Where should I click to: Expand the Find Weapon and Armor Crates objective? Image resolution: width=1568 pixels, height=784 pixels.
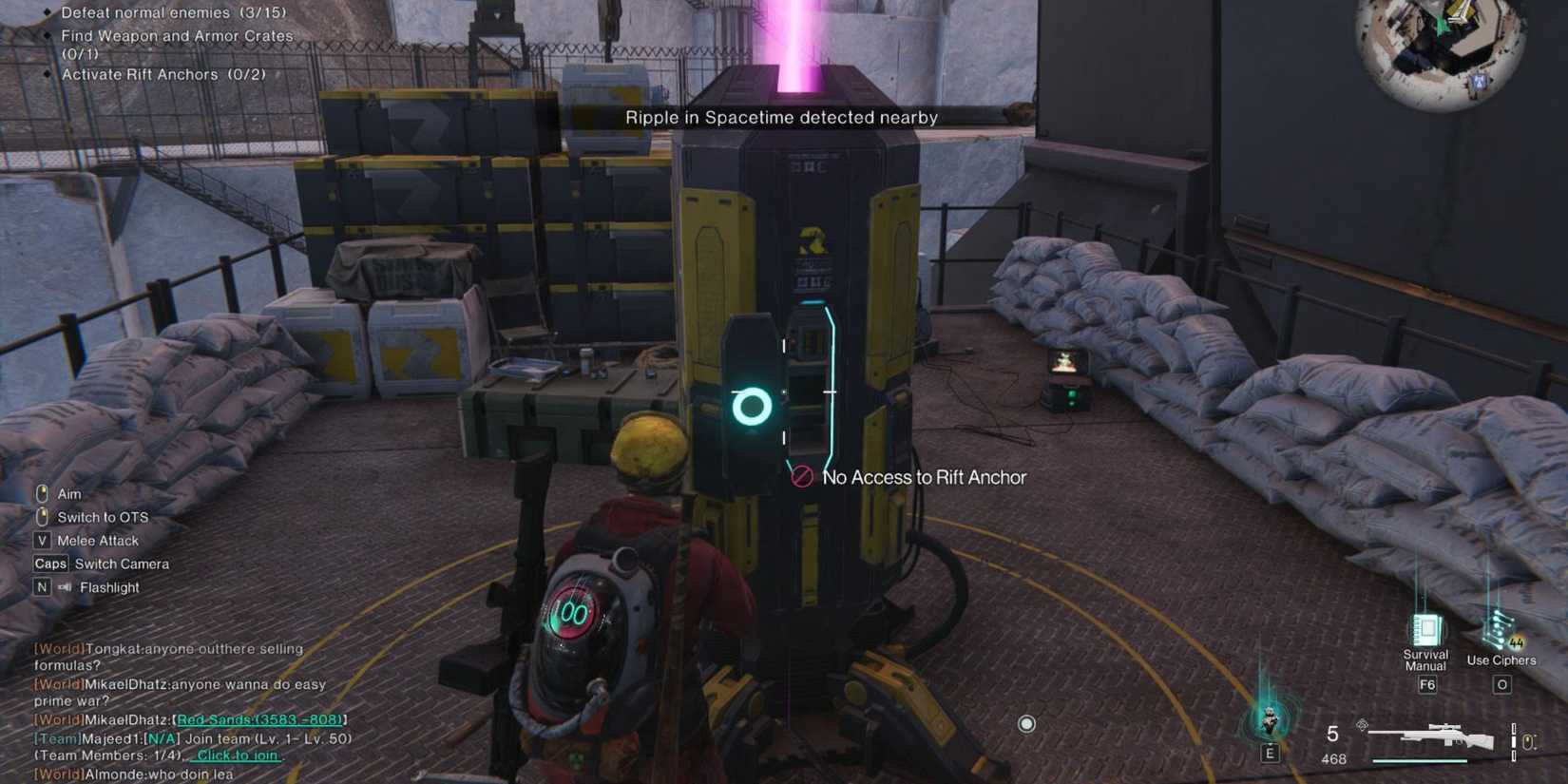[x=176, y=36]
